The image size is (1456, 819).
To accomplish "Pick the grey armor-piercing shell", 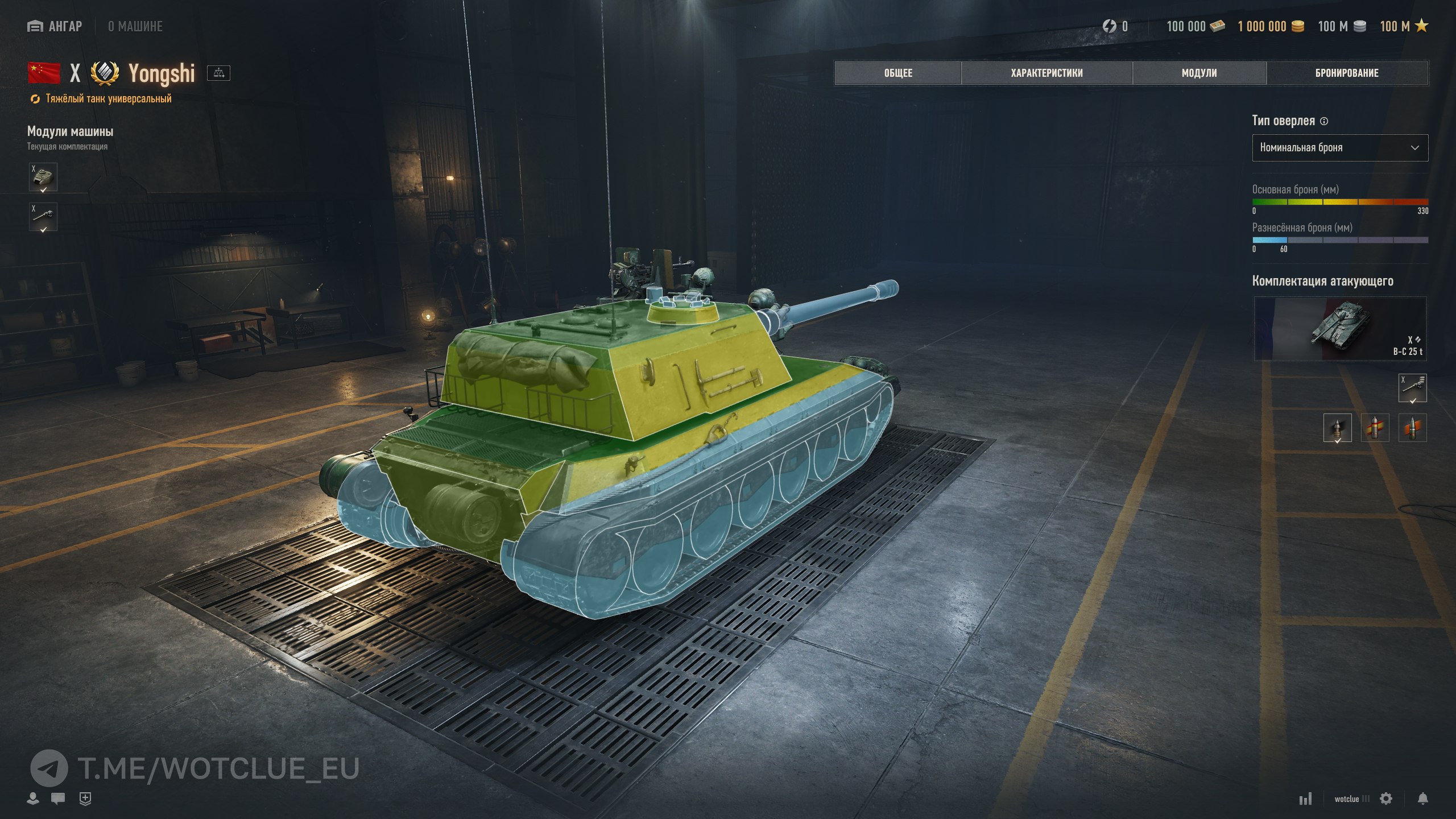I will click(1337, 428).
